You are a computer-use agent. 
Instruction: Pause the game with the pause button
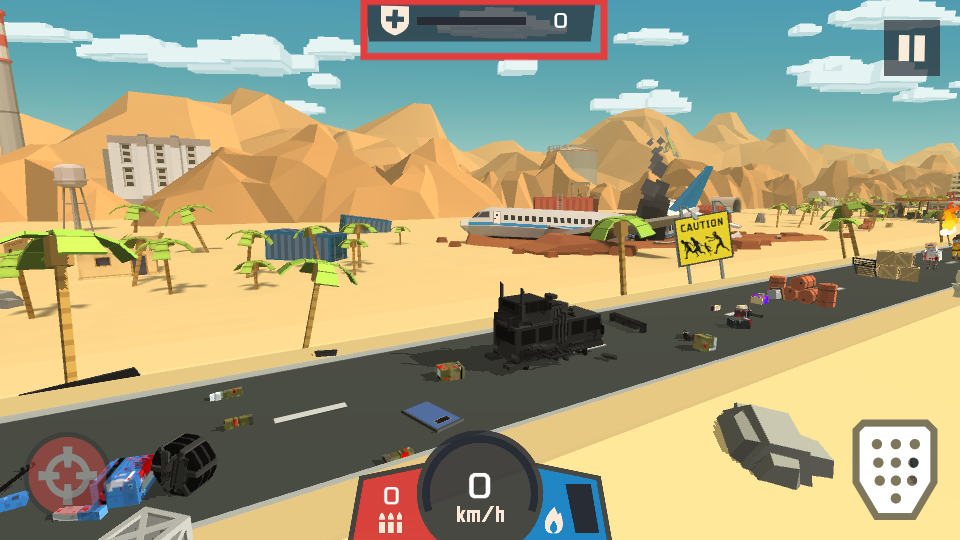[x=911, y=48]
